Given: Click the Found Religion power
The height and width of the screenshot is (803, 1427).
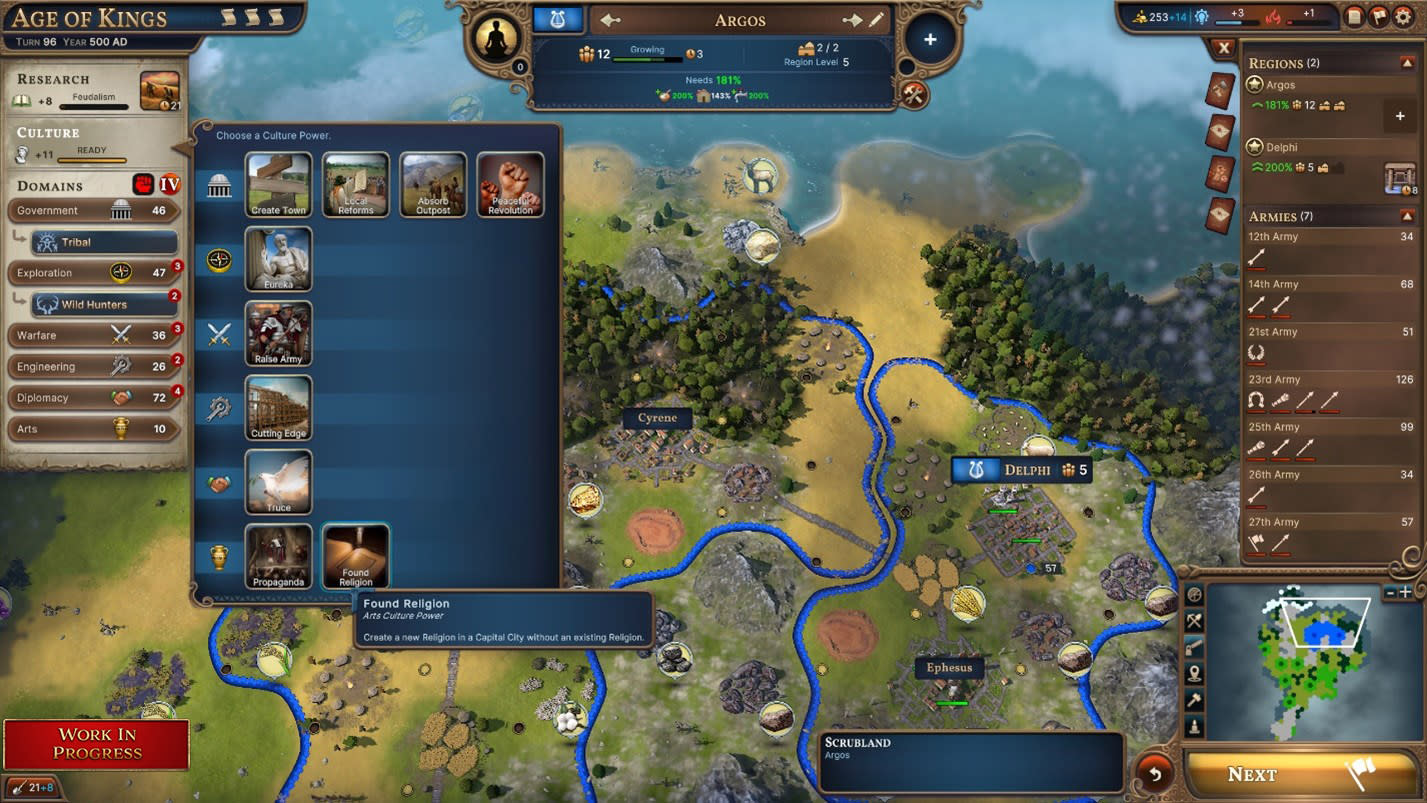Looking at the screenshot, I should click(356, 556).
